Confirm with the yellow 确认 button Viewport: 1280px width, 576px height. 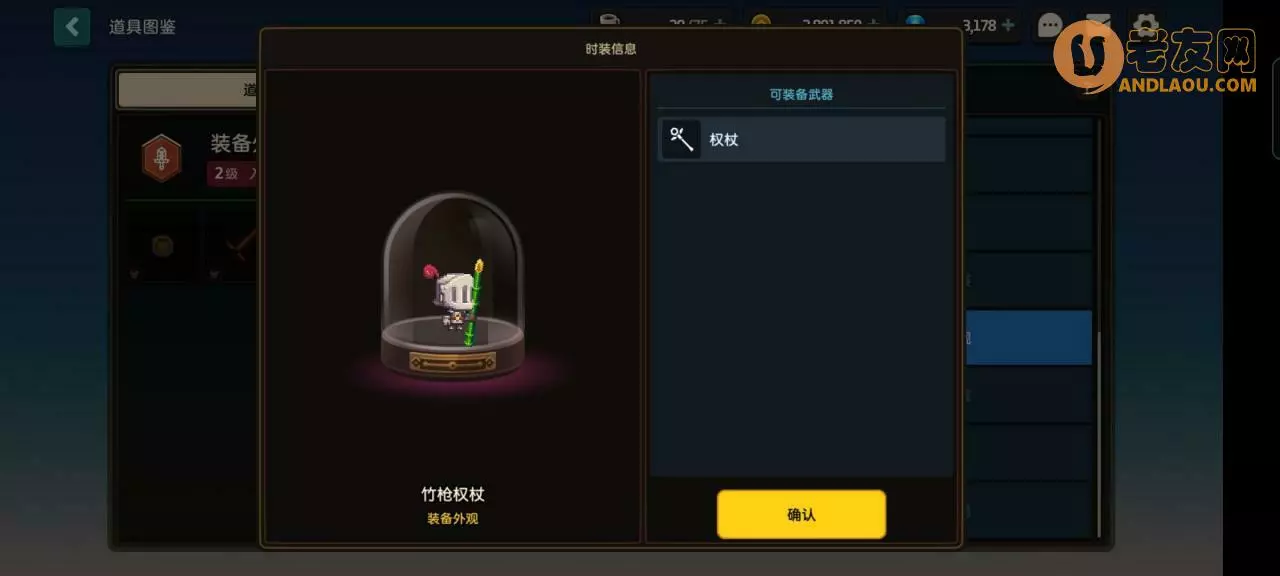click(801, 514)
